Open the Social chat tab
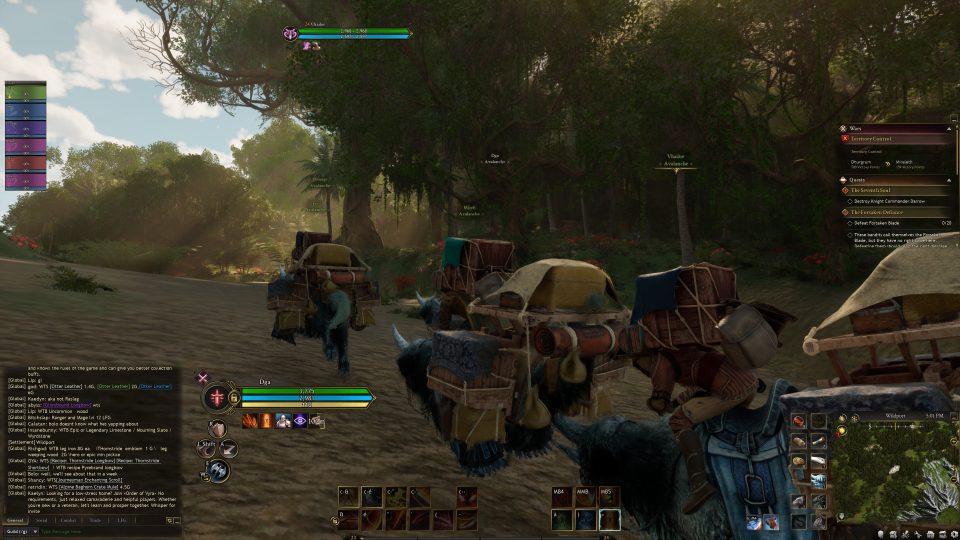Viewport: 960px width, 540px height. (x=41, y=520)
